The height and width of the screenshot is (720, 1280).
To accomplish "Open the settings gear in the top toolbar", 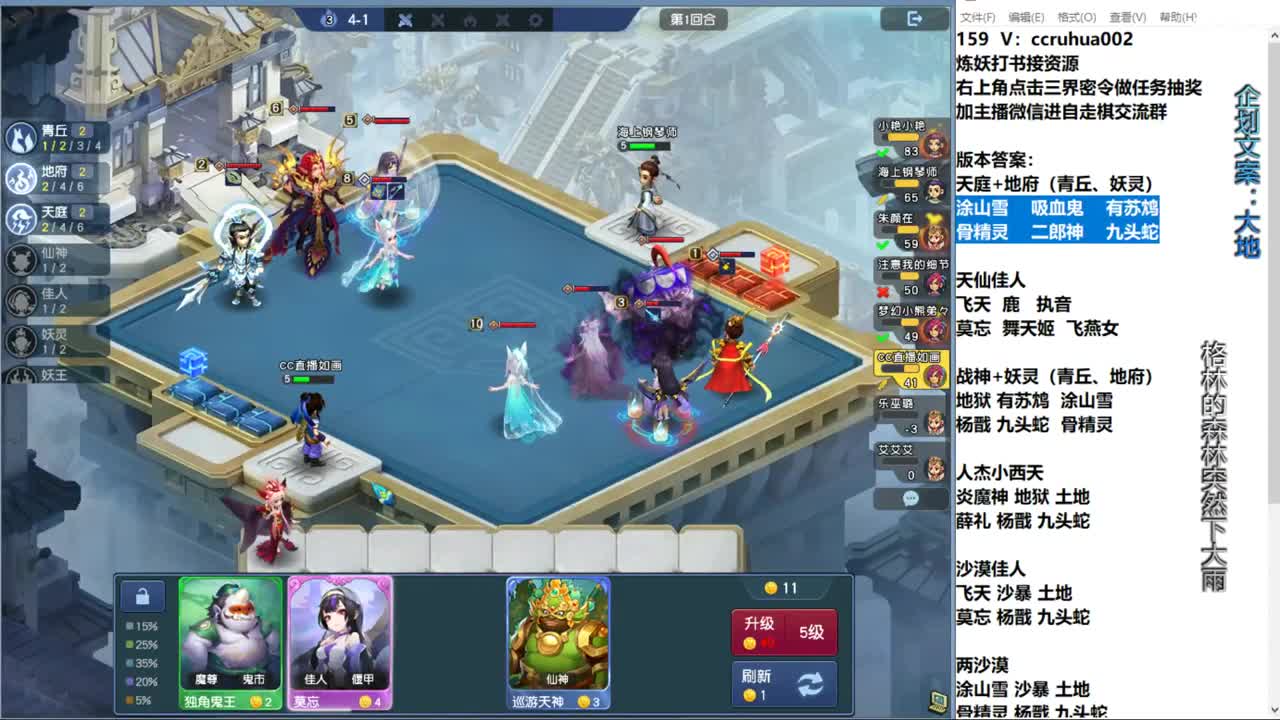I will (x=536, y=20).
